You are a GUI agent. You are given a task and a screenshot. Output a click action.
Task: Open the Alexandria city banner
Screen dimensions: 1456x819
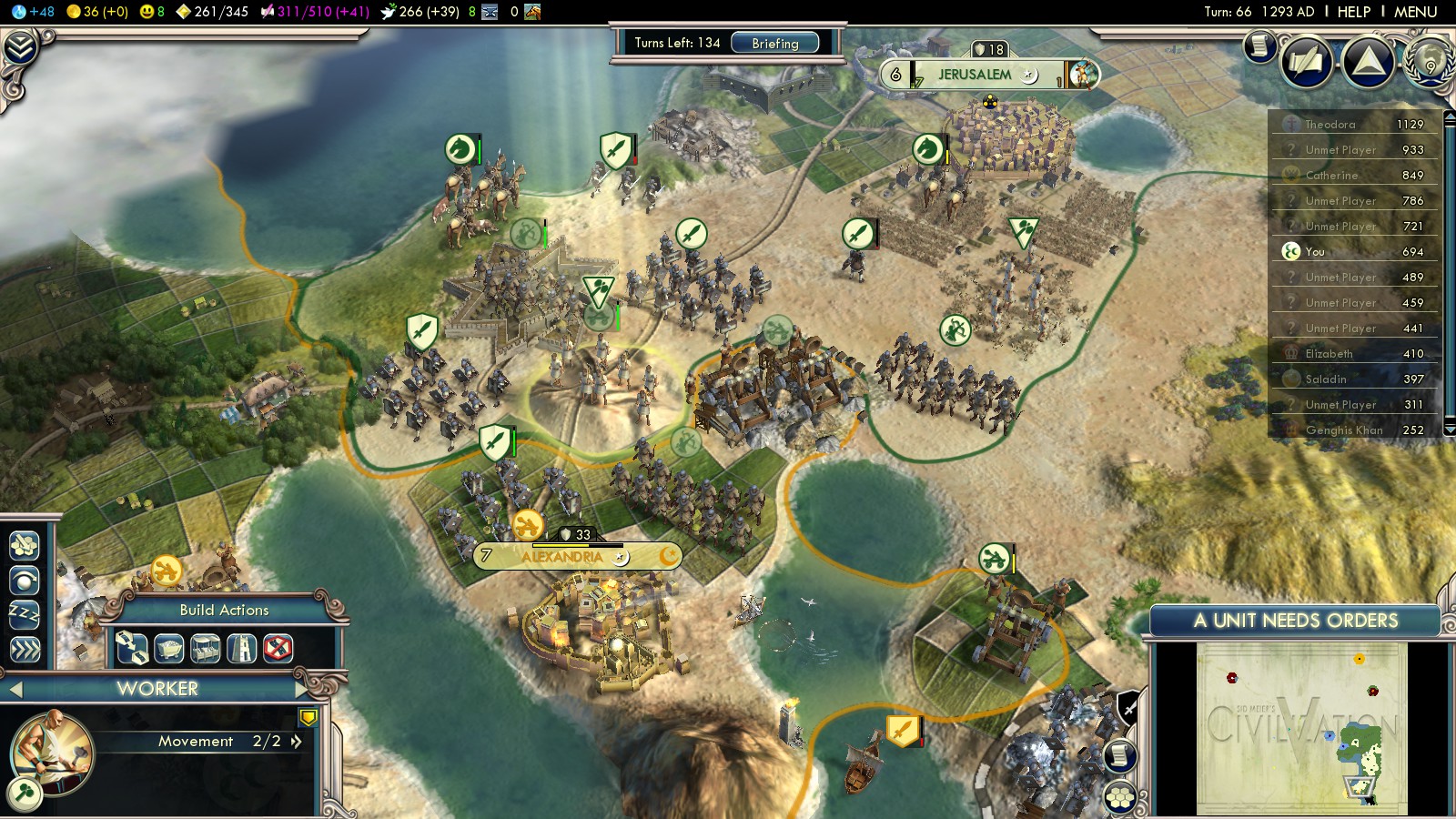[561, 556]
